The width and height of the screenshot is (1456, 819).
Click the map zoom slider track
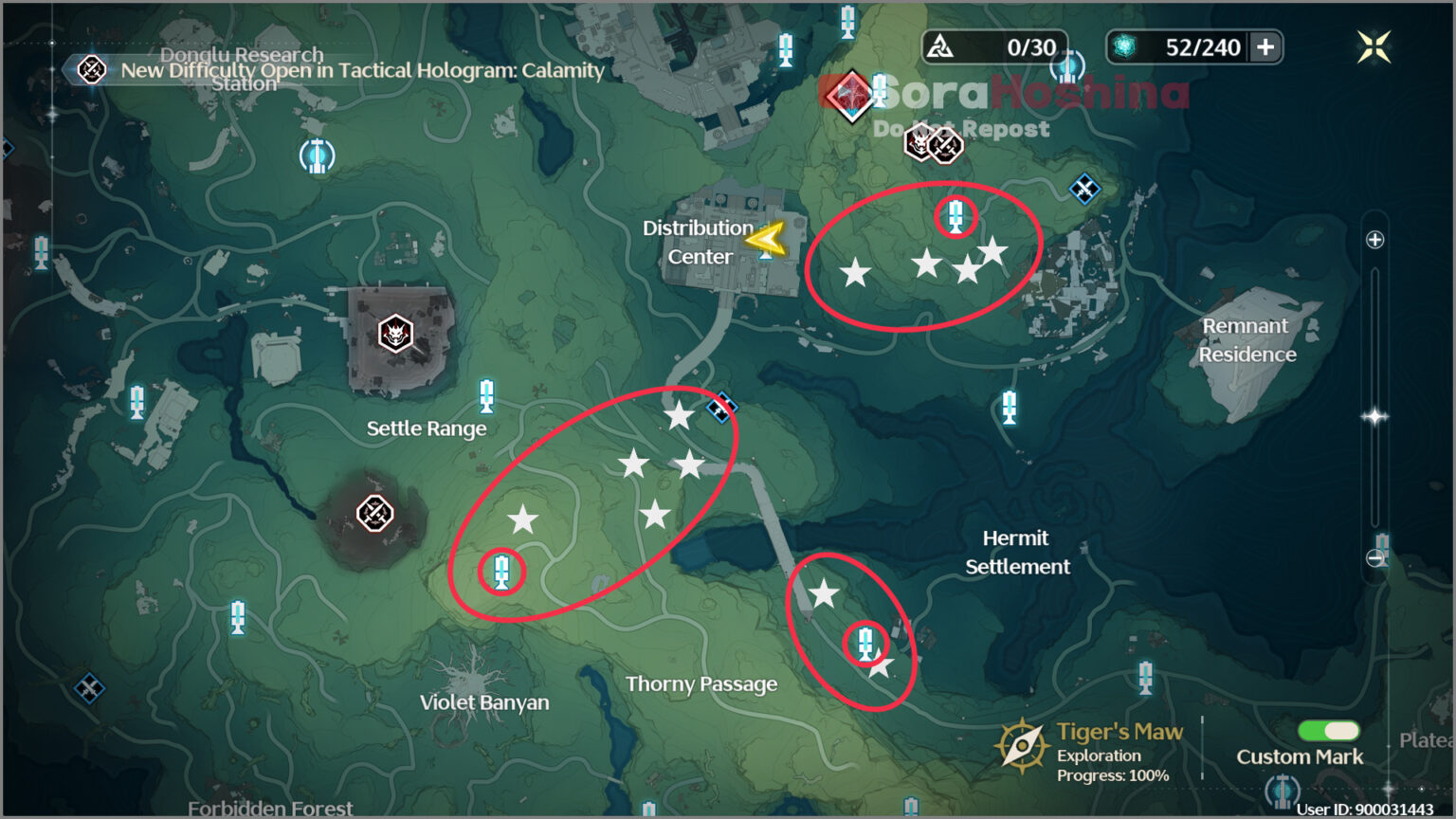(1374, 398)
